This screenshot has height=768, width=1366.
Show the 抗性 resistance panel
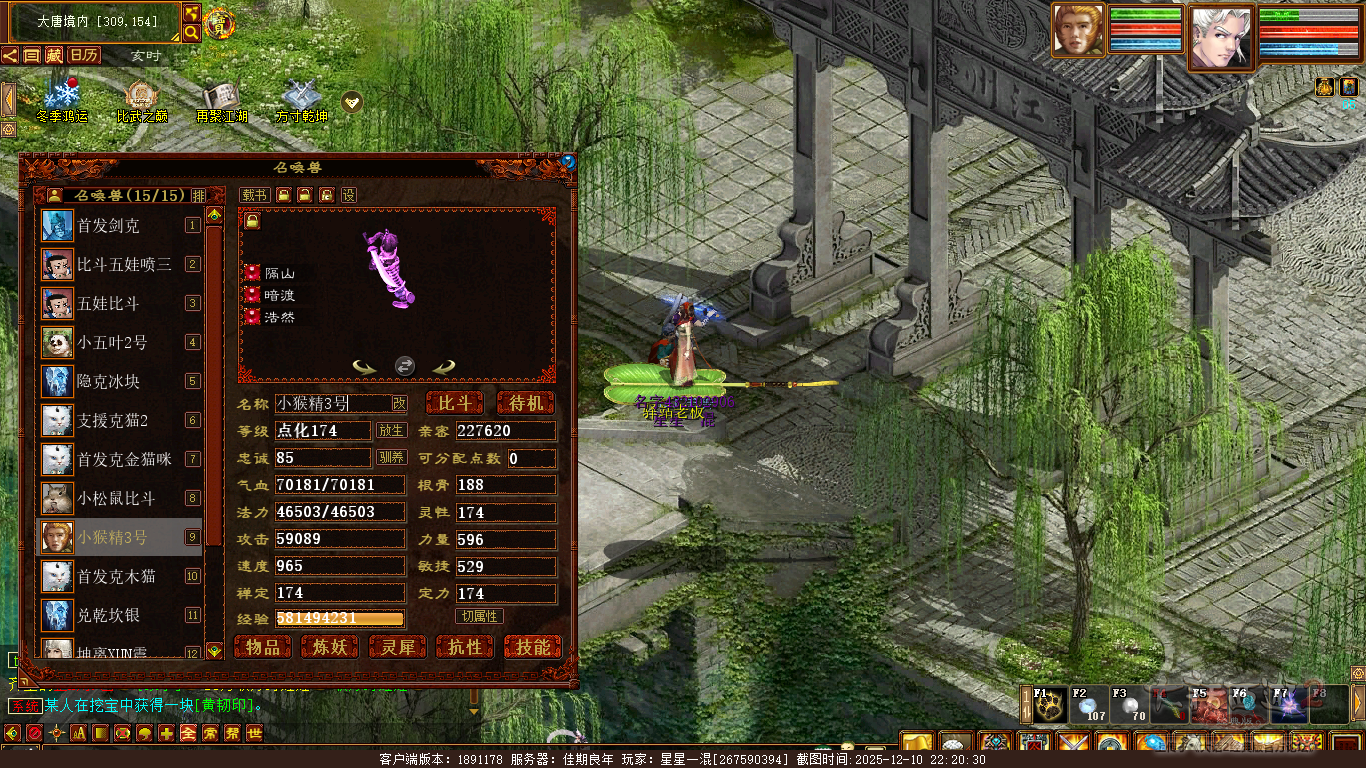click(465, 647)
